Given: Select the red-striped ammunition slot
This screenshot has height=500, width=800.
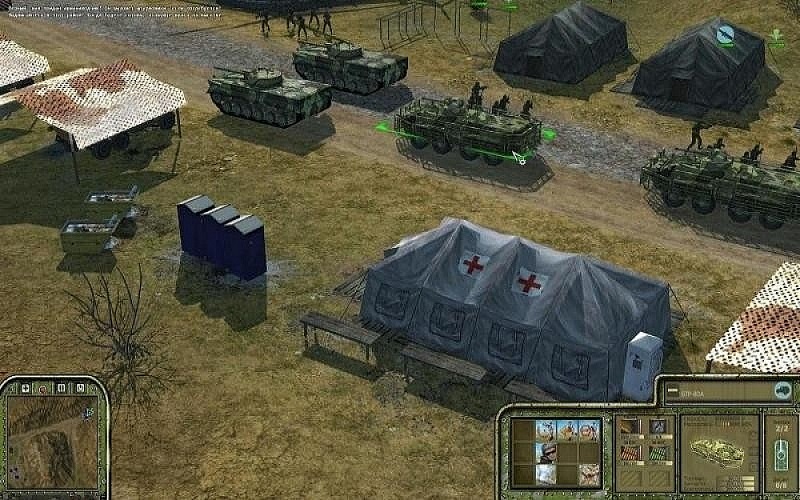Looking at the screenshot, I should pyautogui.click(x=630, y=451).
